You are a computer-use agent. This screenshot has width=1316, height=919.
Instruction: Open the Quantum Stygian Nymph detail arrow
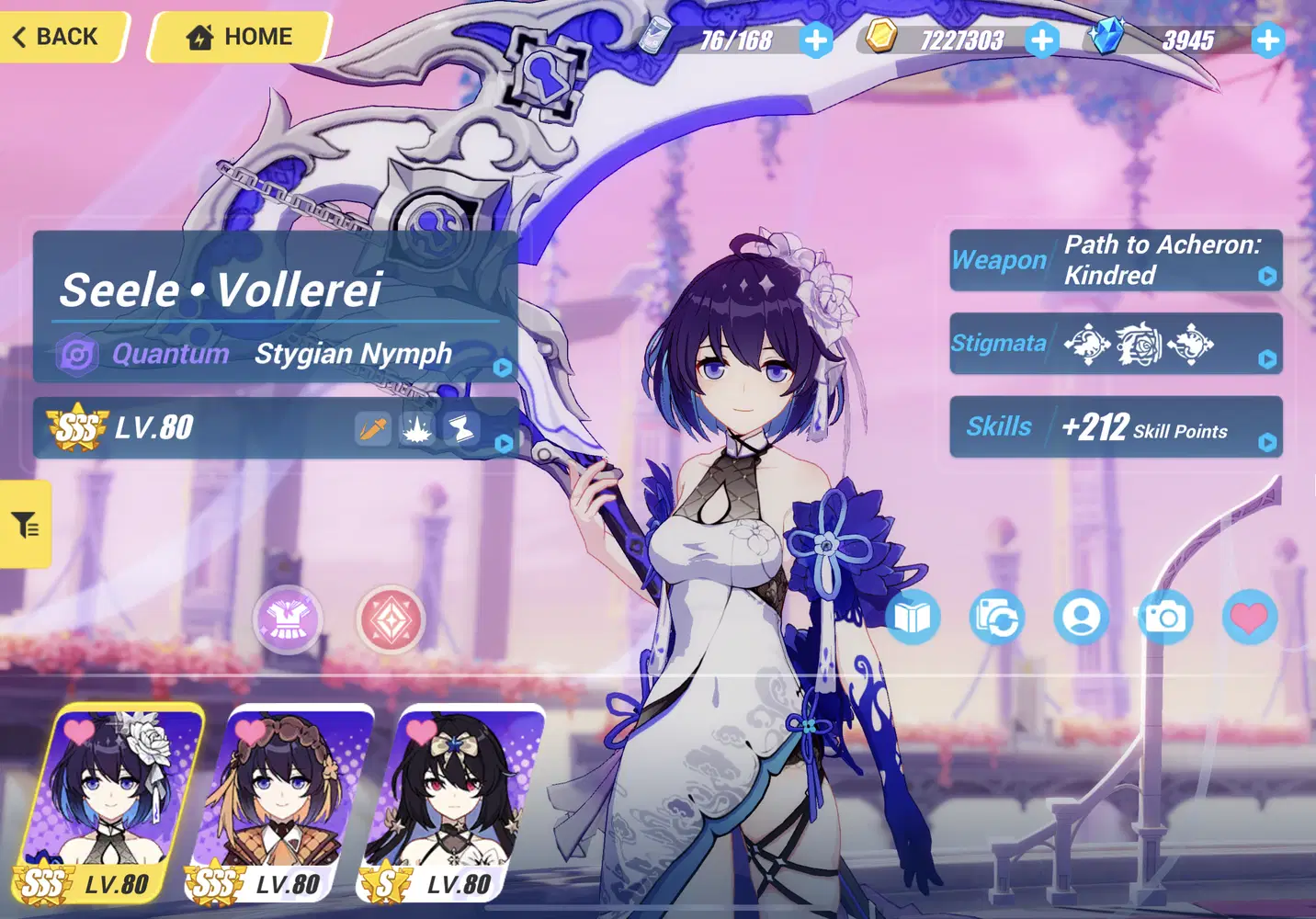click(503, 368)
